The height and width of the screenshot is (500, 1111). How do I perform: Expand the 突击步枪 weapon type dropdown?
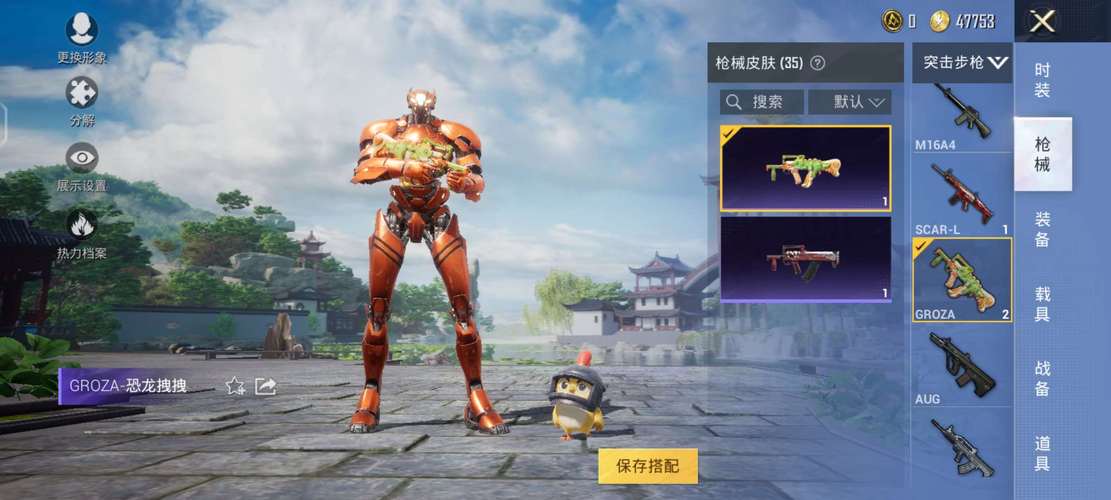964,62
